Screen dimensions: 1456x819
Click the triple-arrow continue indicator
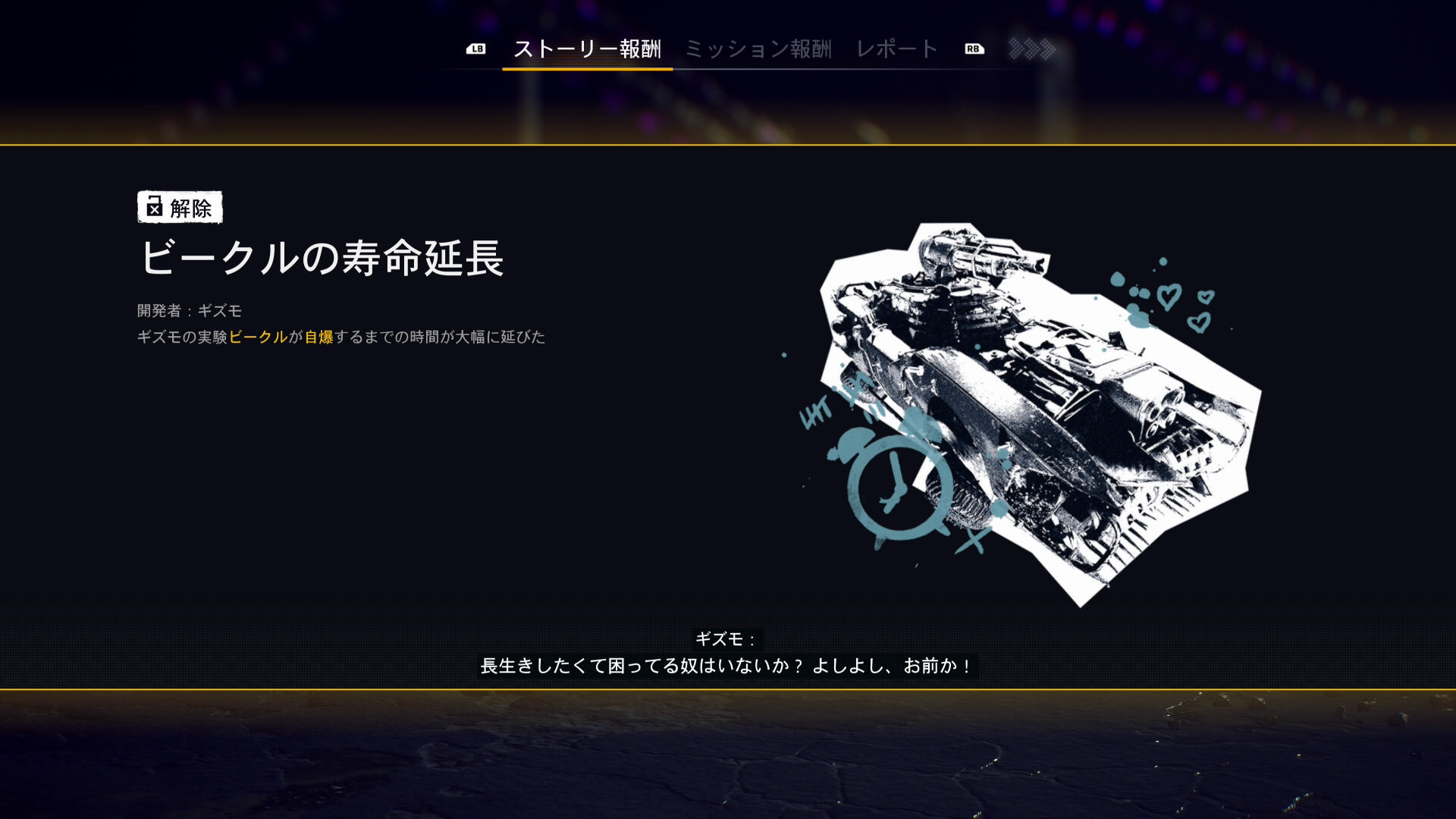[1032, 49]
